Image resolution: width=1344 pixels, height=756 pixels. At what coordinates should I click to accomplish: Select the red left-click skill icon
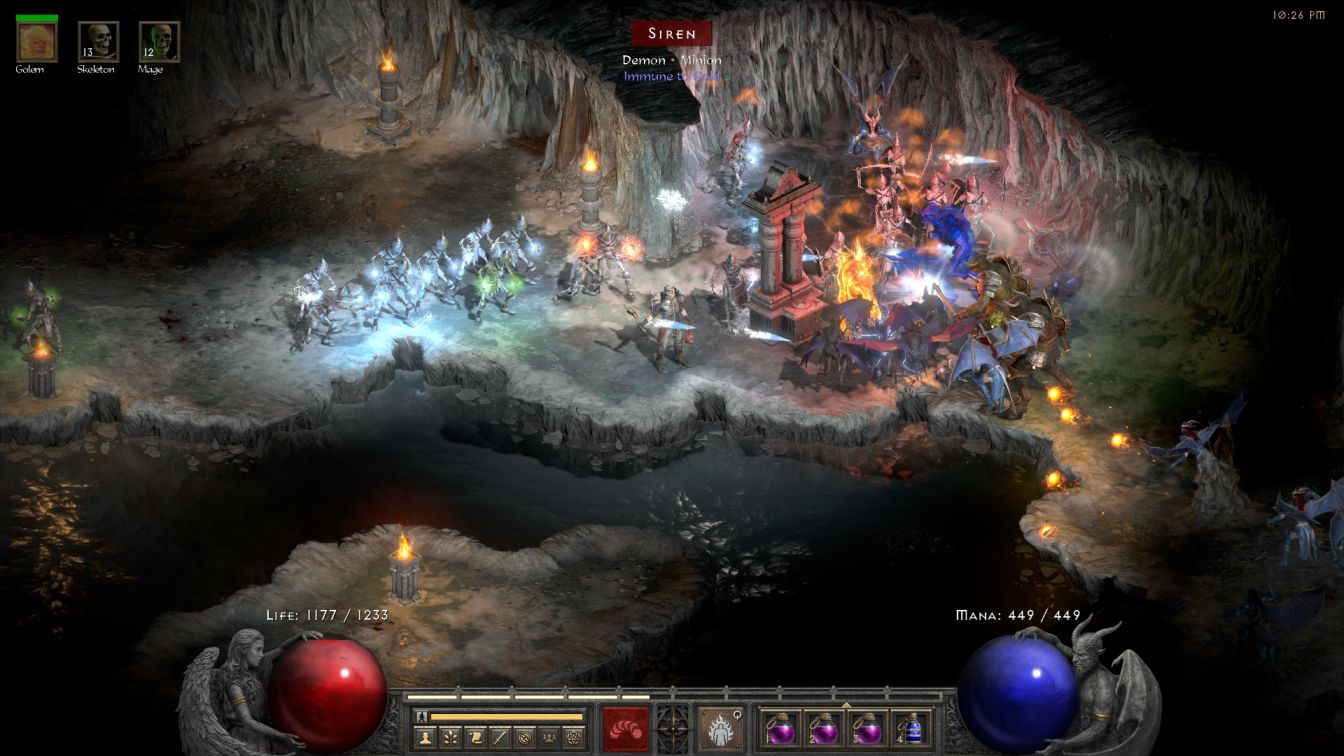[625, 727]
